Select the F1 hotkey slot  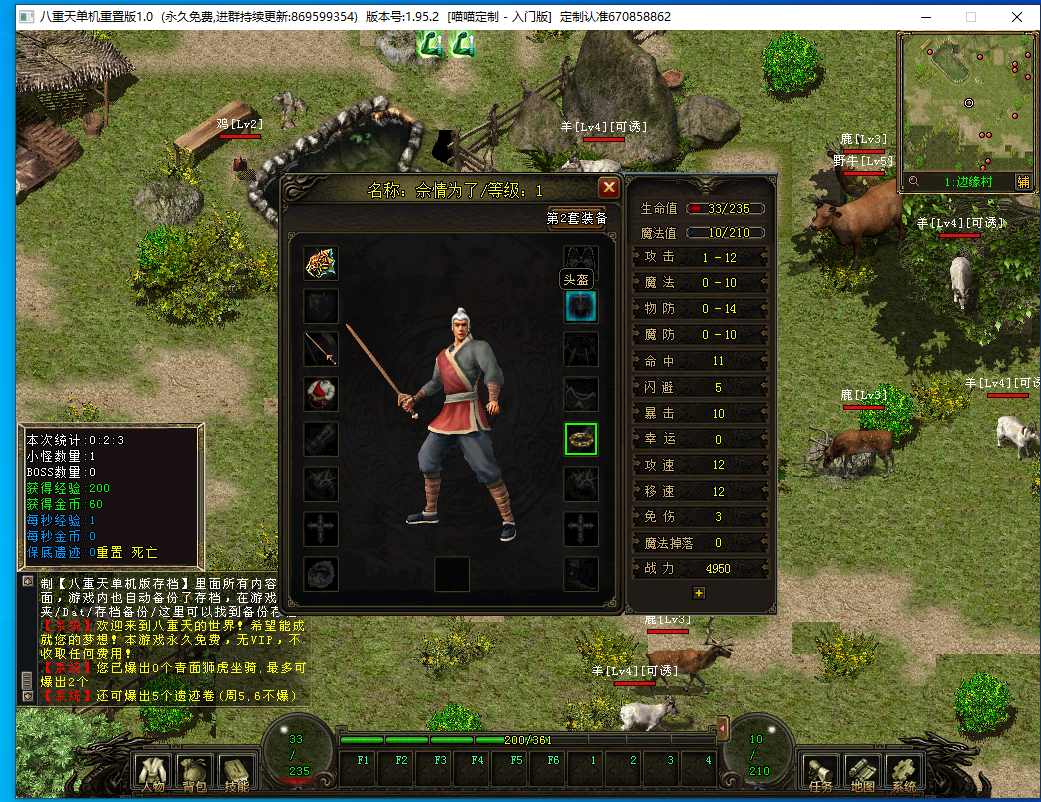pyautogui.click(x=362, y=768)
